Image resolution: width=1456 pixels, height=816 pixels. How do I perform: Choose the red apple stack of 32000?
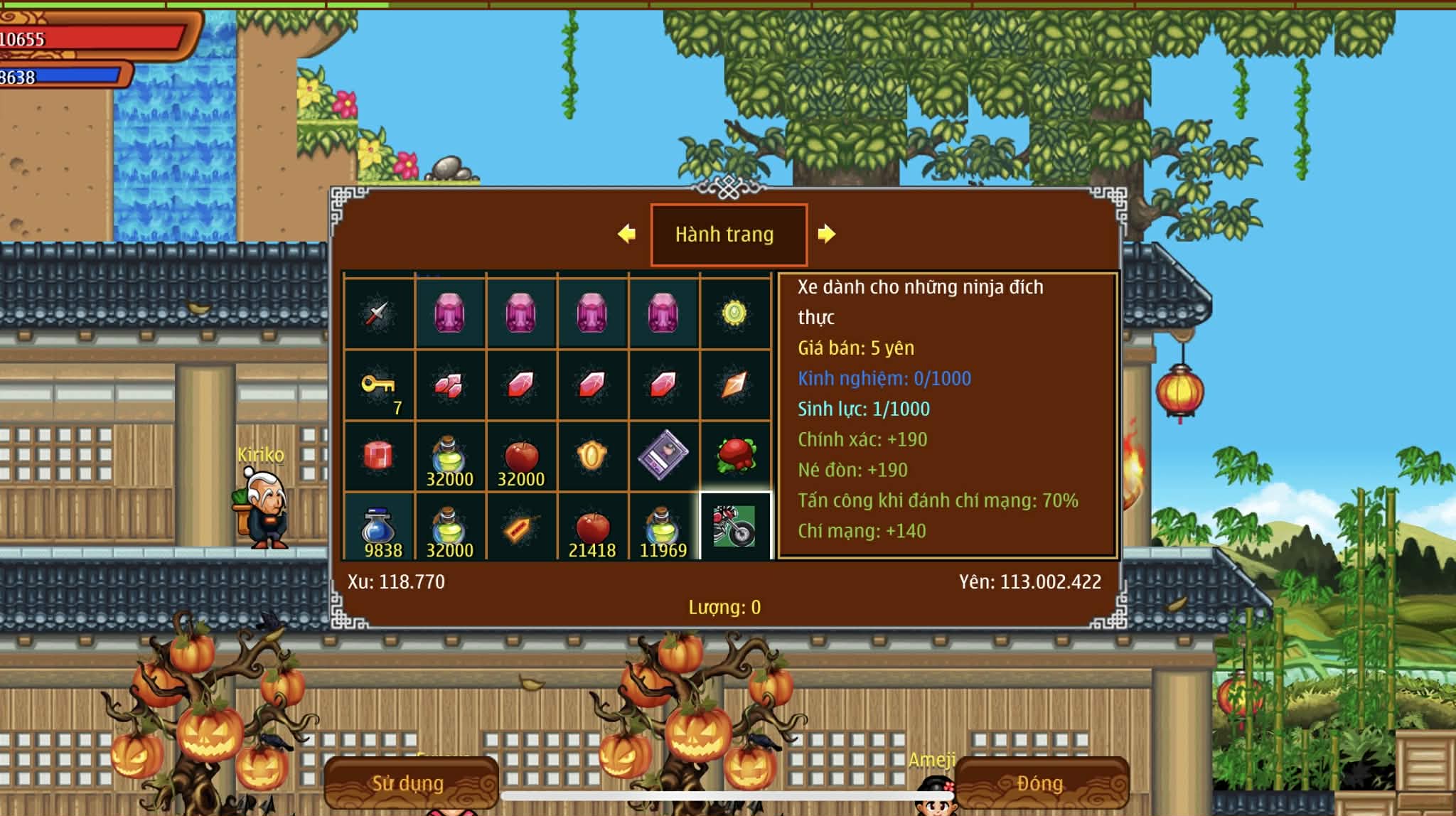[521, 456]
